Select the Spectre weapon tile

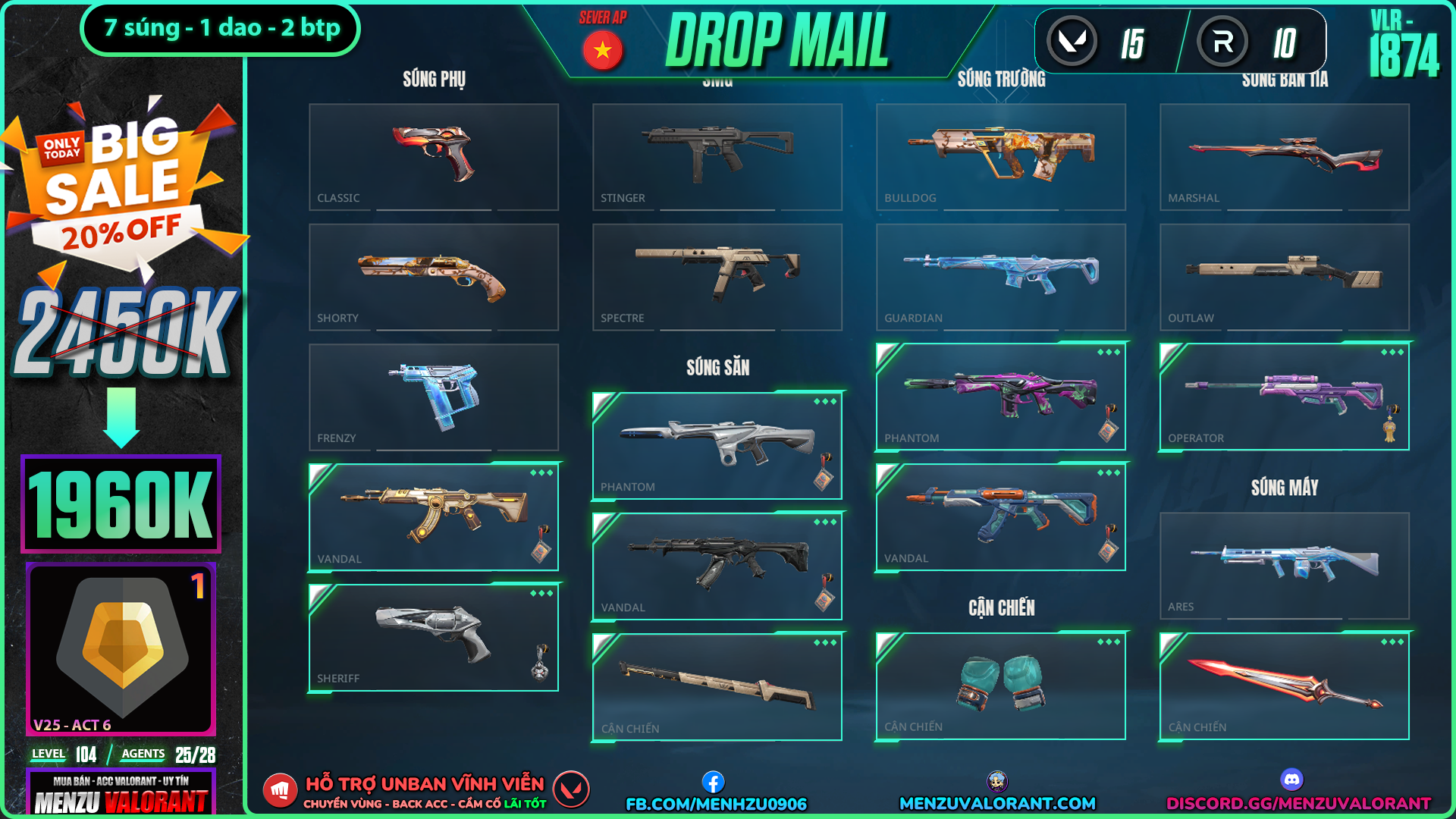[717, 277]
